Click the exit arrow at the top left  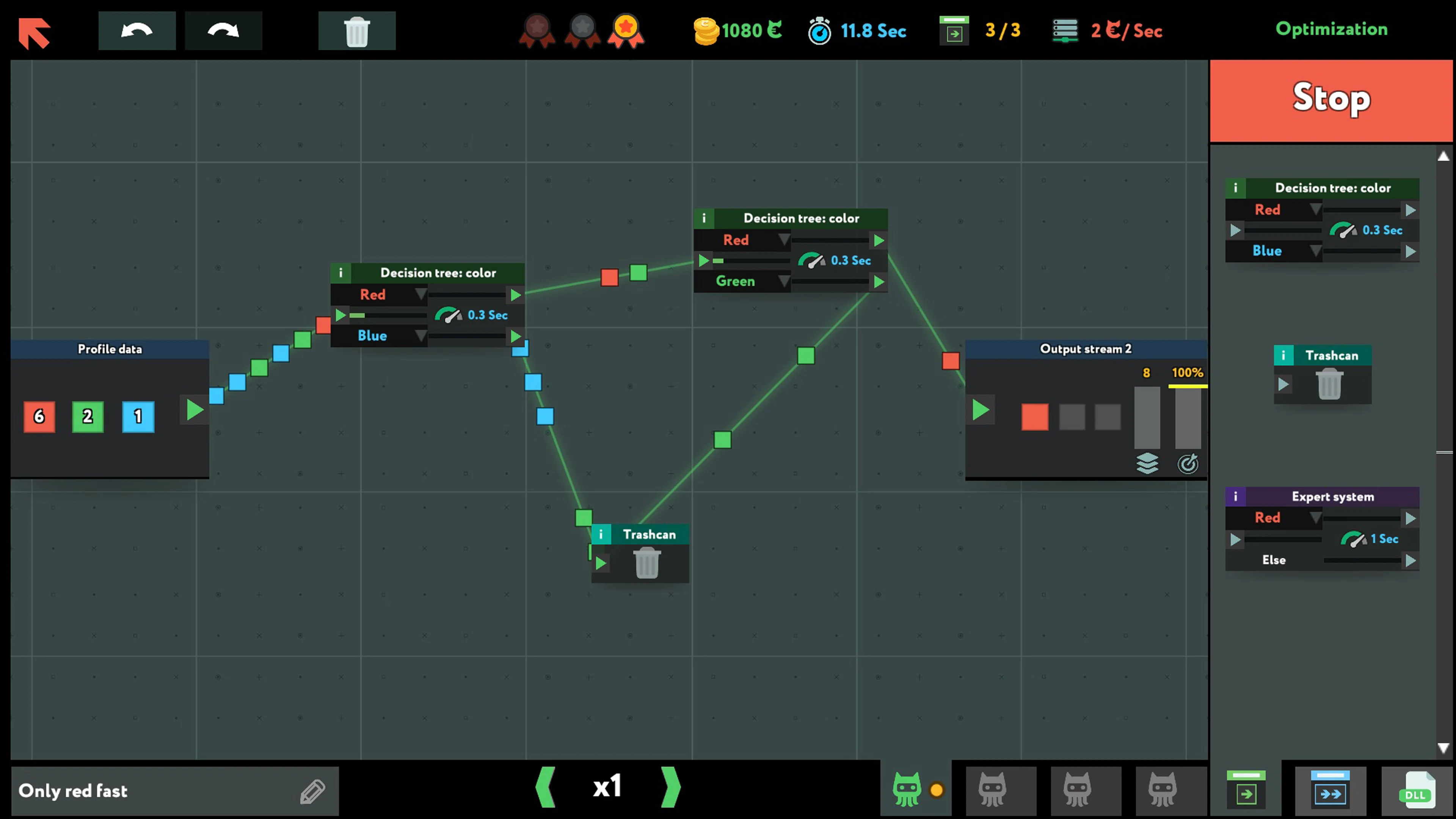pos(35,32)
